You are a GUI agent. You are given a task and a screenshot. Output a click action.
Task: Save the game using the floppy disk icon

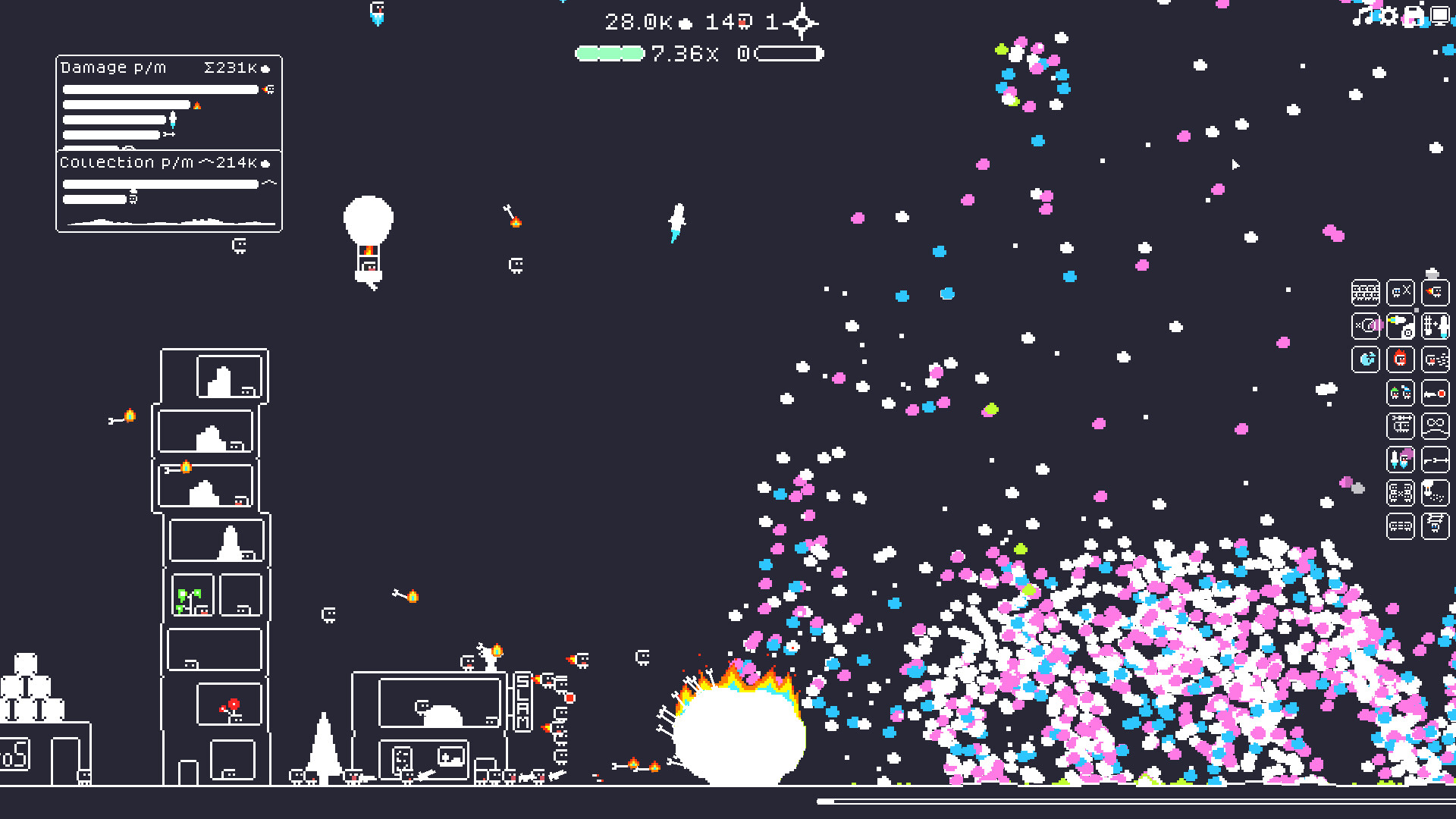tap(1415, 16)
